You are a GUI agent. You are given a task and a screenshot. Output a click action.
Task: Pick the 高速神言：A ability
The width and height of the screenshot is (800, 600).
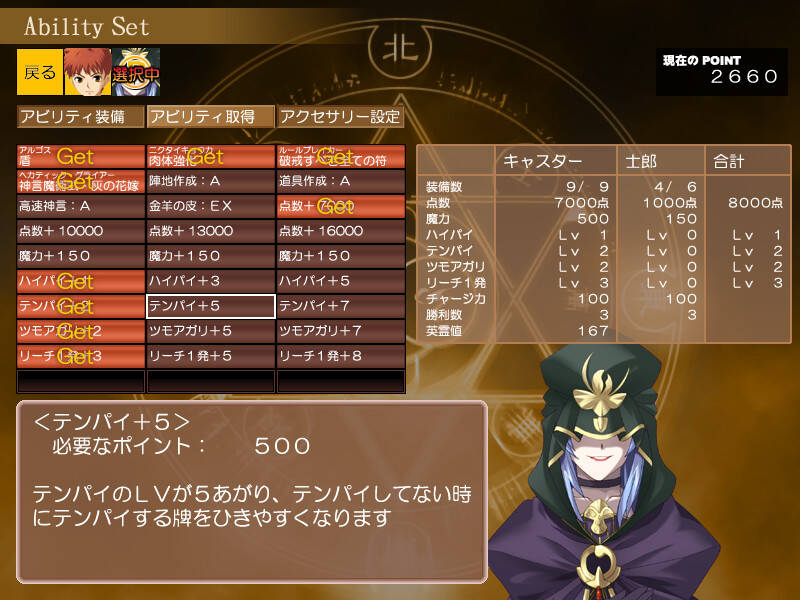[x=81, y=207]
